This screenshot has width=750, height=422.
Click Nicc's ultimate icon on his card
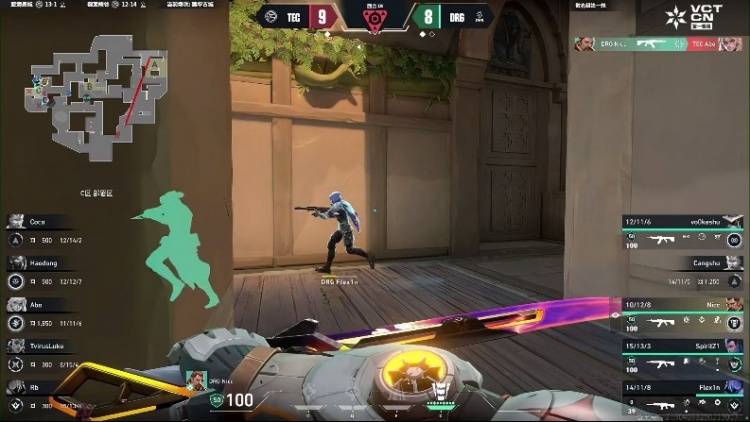pos(734,323)
